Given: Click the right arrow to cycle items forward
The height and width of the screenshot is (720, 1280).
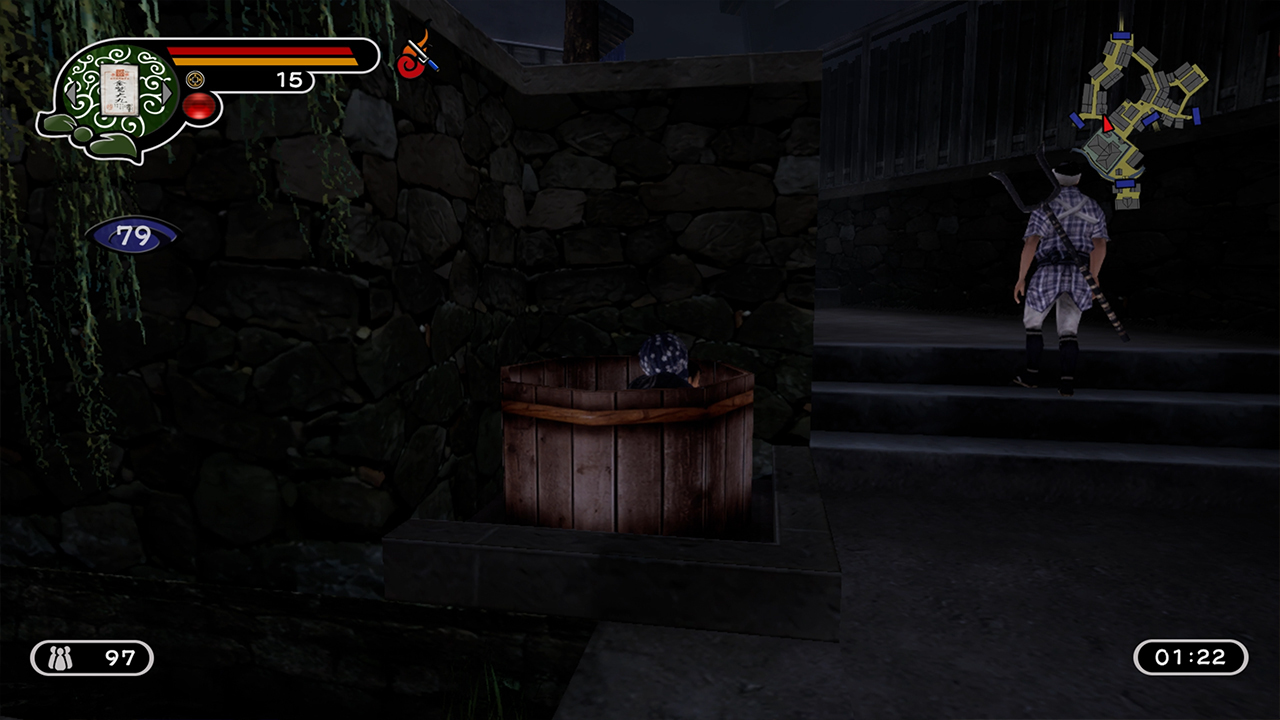Looking at the screenshot, I should tap(166, 91).
